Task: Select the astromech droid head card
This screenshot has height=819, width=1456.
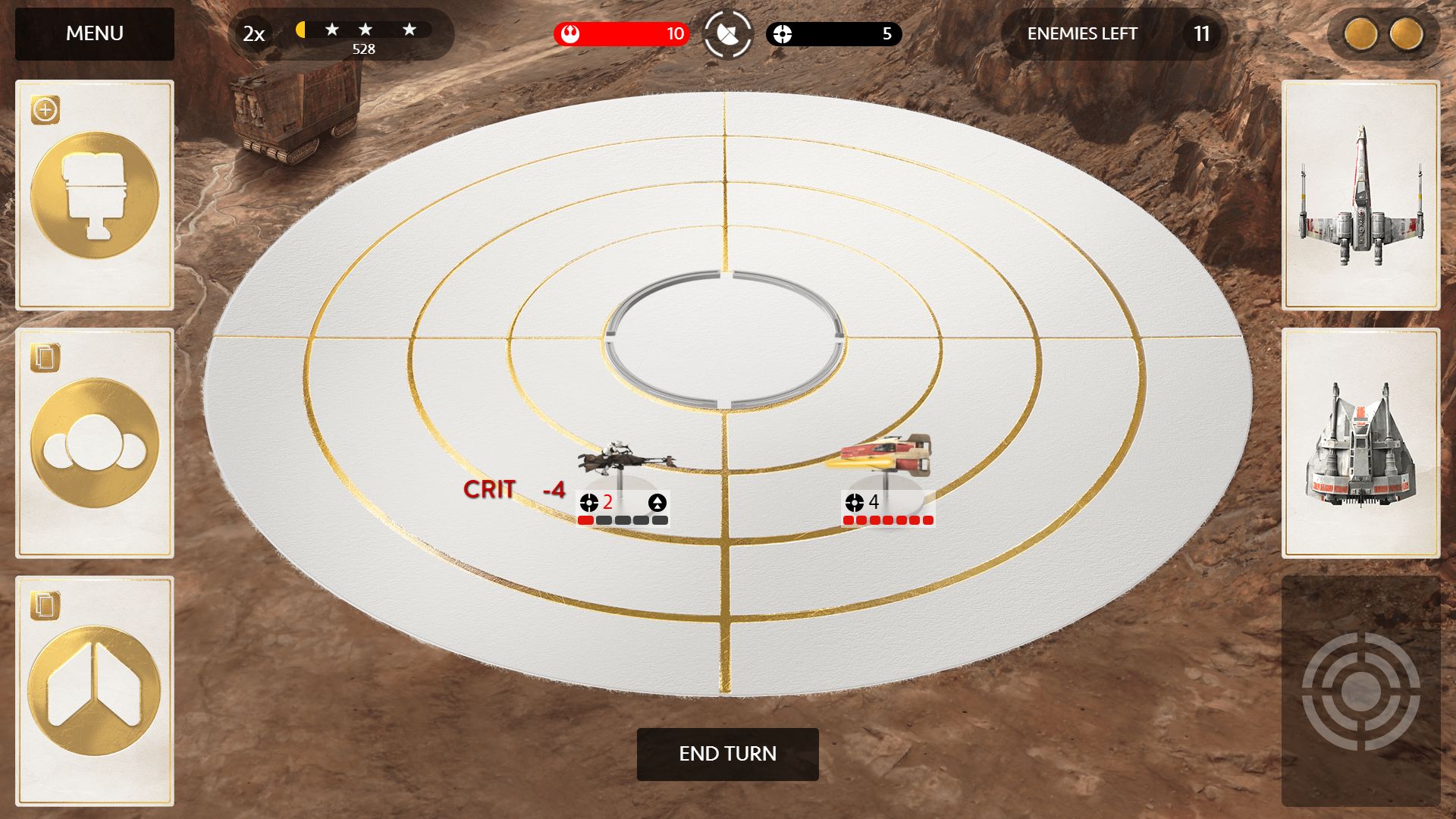Action: (x=95, y=195)
